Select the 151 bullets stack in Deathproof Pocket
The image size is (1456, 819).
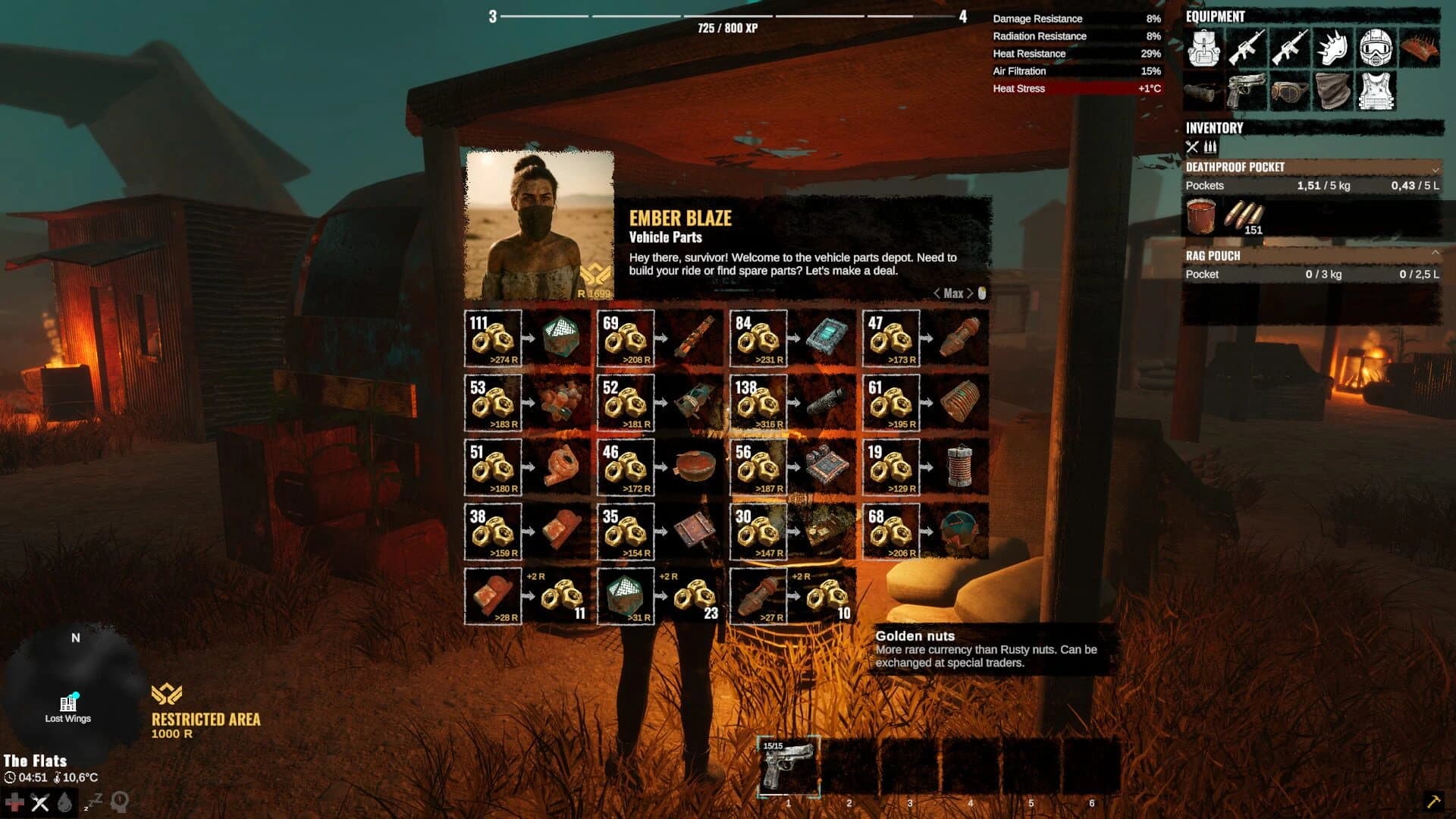coord(1244,215)
